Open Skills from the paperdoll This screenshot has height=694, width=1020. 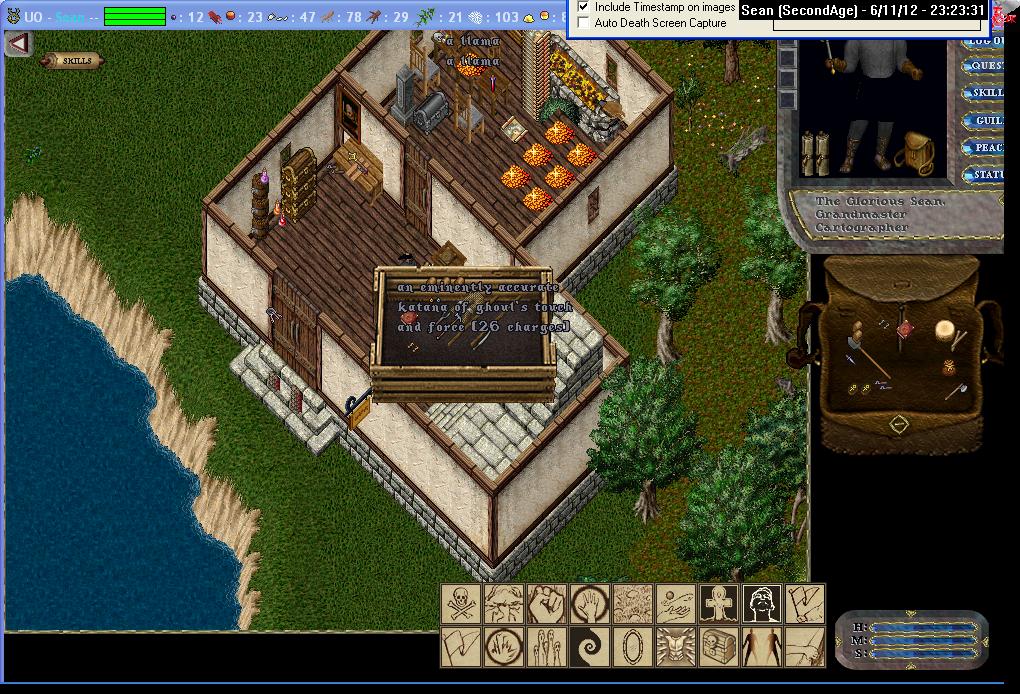pyautogui.click(x=984, y=93)
